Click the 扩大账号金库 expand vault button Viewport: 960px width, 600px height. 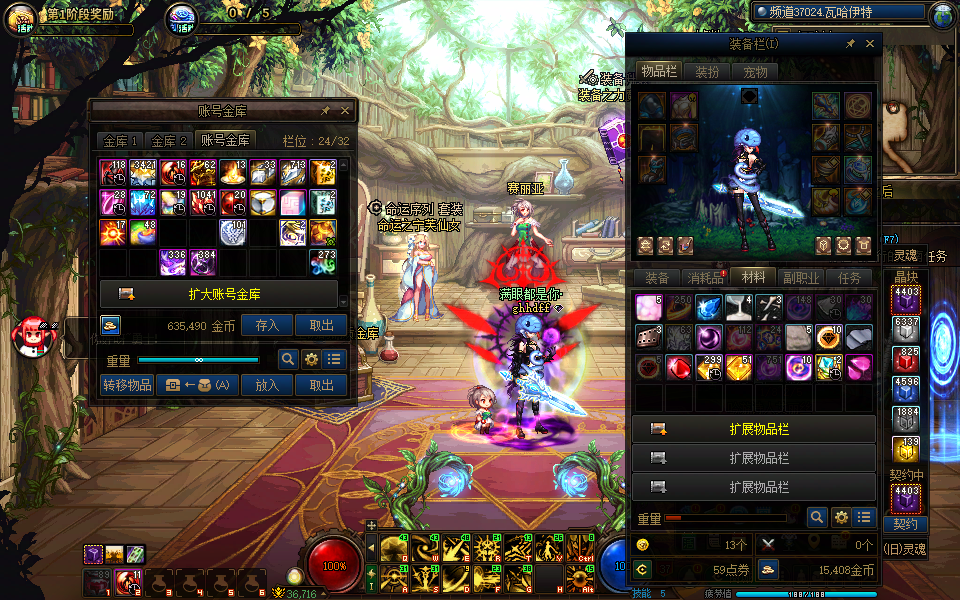[224, 294]
